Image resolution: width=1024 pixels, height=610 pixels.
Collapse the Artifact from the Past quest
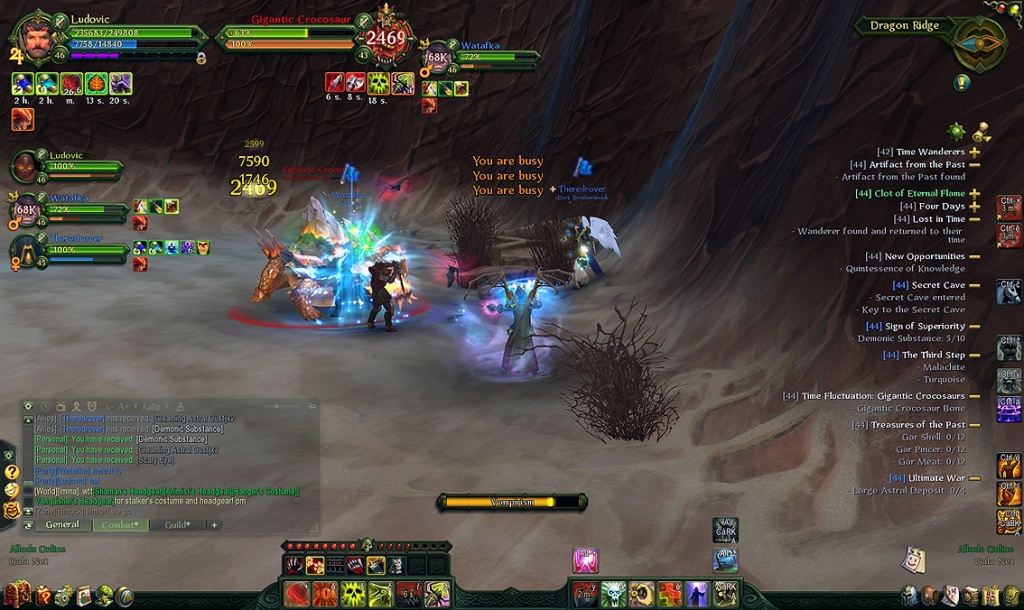tap(974, 165)
